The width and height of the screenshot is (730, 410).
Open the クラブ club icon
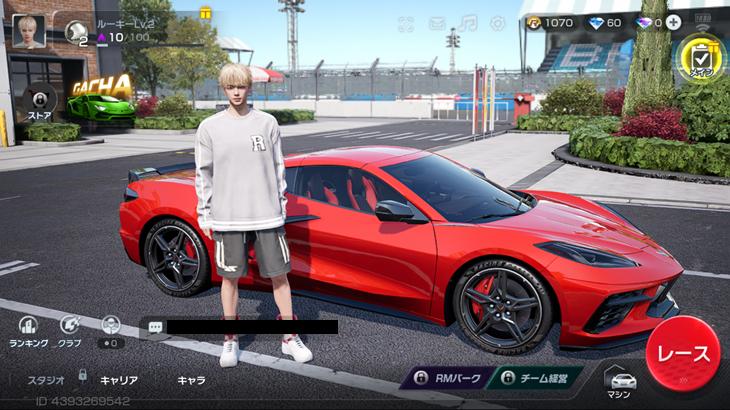click(70, 329)
